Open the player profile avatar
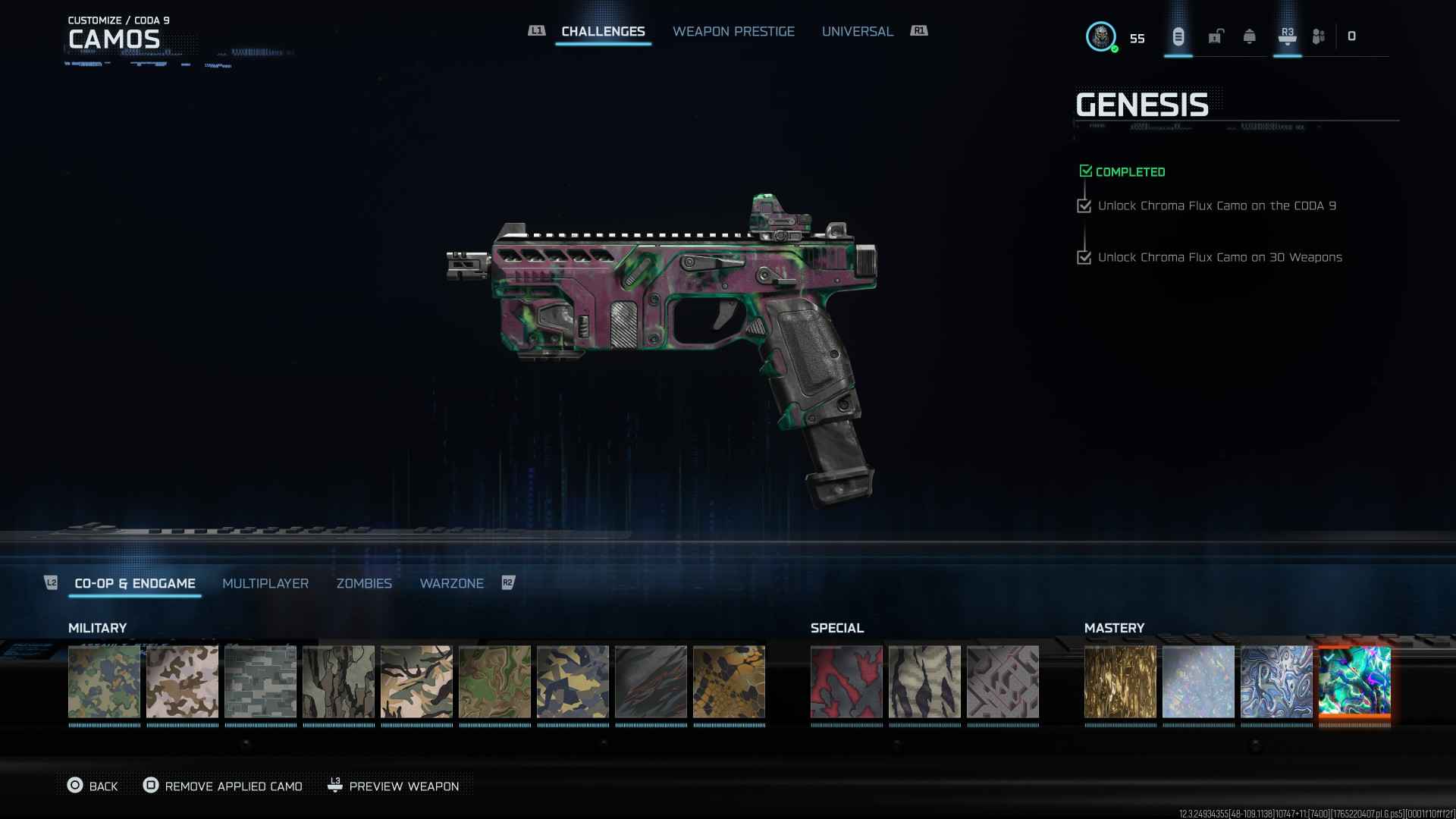This screenshot has height=819, width=1456. click(1100, 36)
